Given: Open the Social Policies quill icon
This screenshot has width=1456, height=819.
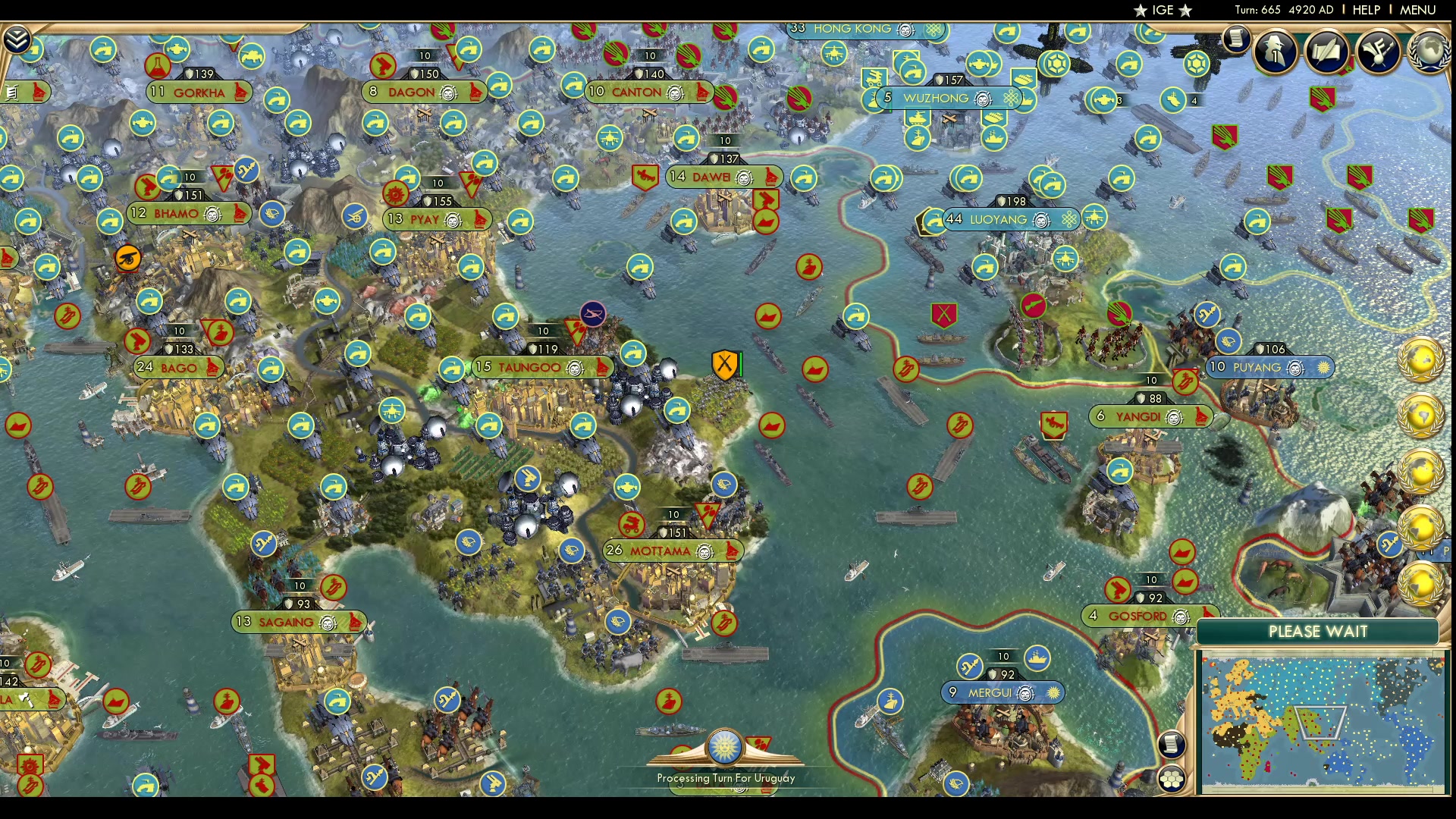Looking at the screenshot, I should pos(1326,52).
